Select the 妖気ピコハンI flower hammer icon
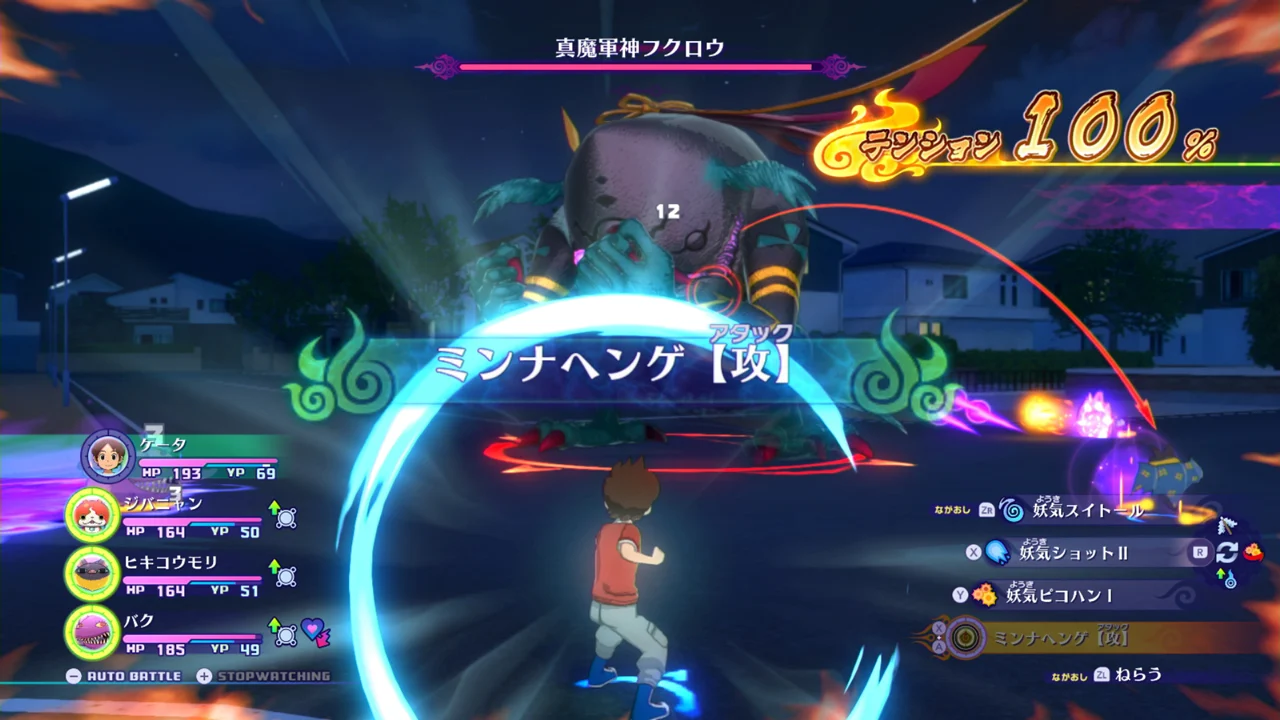Viewport: 1280px width, 720px height. pos(985,595)
